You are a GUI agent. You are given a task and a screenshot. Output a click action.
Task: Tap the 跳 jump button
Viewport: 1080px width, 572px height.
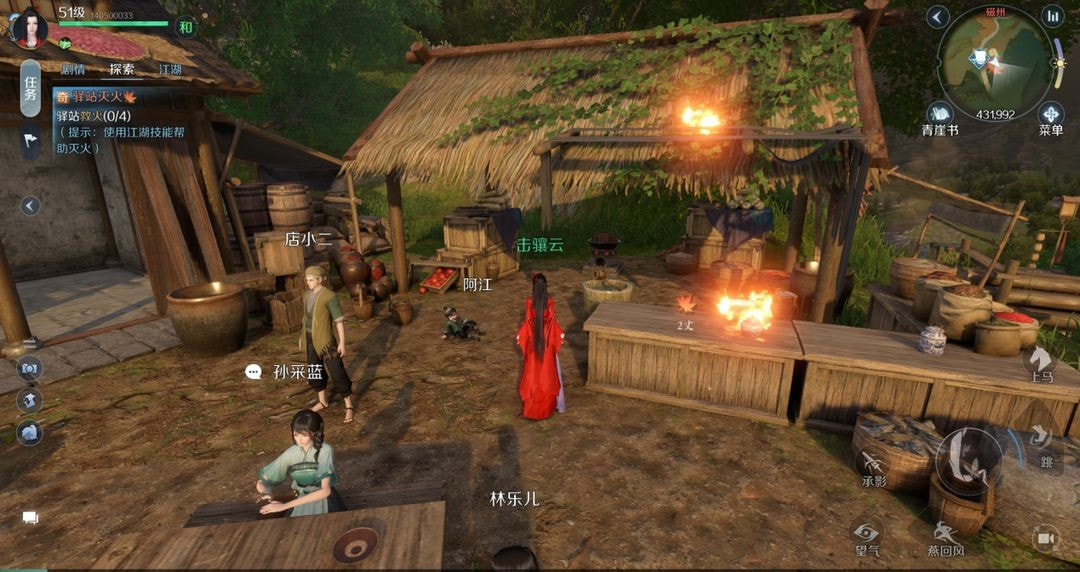click(x=1045, y=443)
